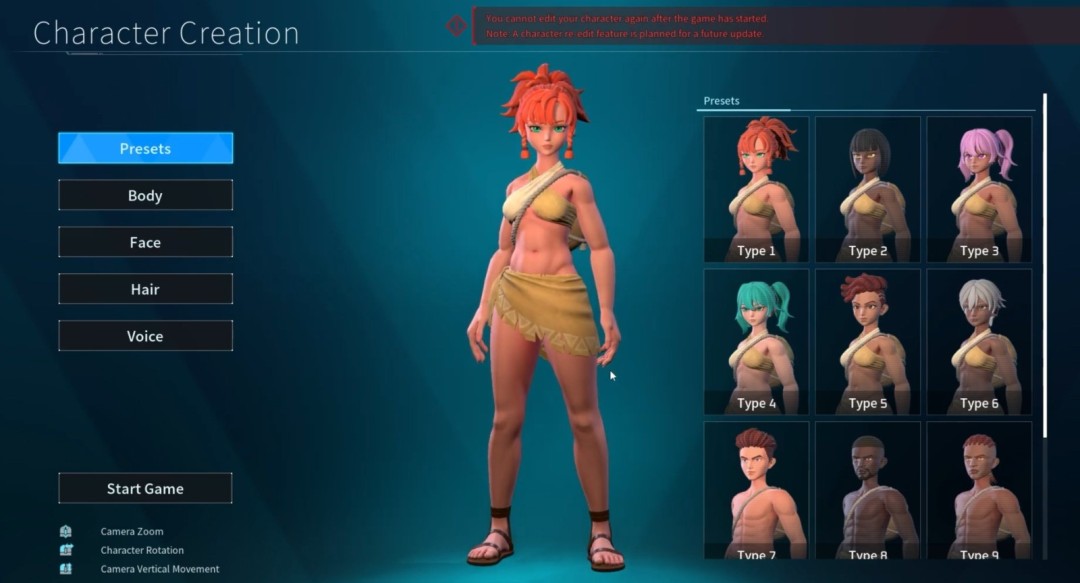
Task: Open the Presets category
Action: tap(145, 148)
